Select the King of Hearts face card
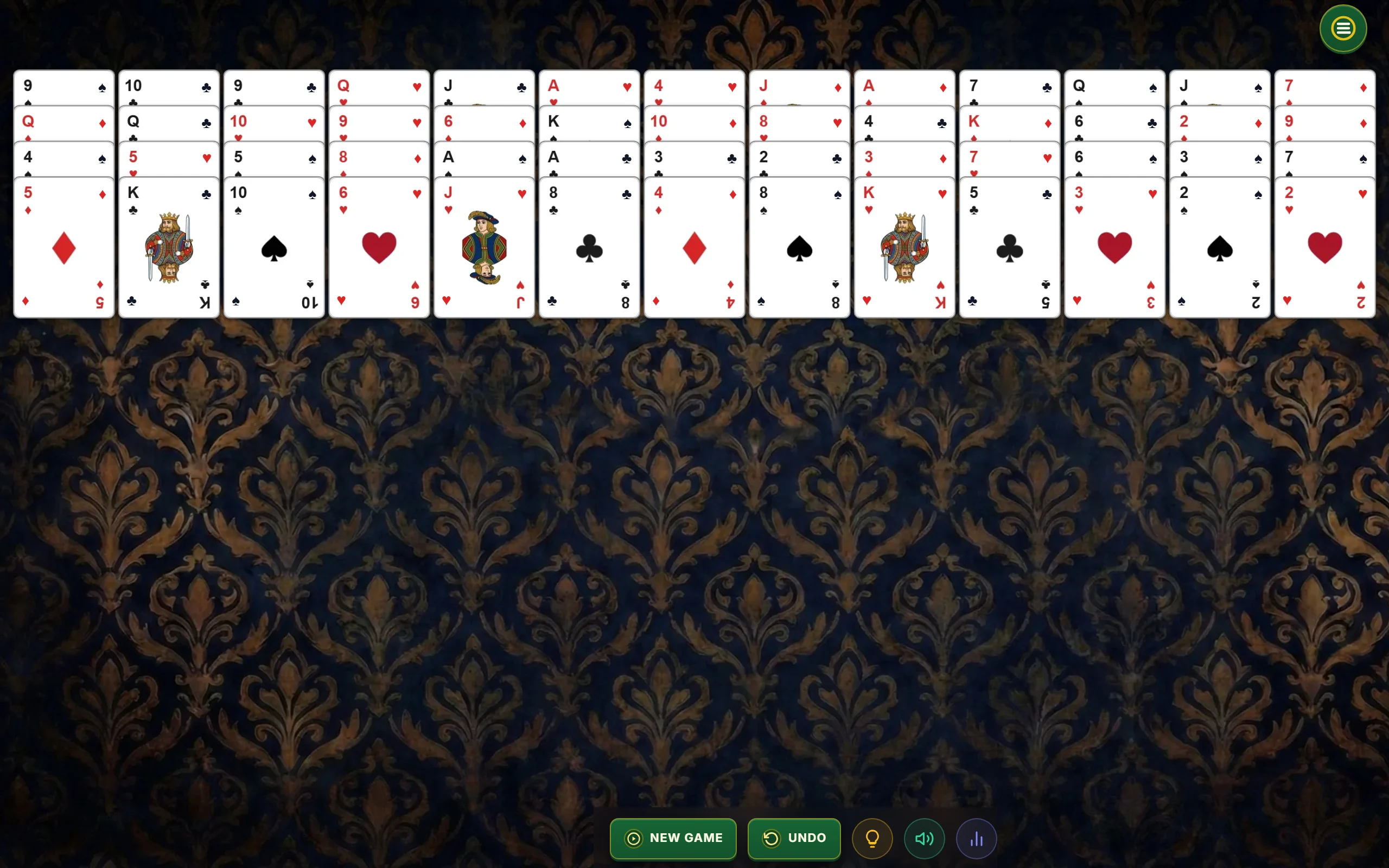Screen dimensions: 1389x868 click(x=904, y=248)
